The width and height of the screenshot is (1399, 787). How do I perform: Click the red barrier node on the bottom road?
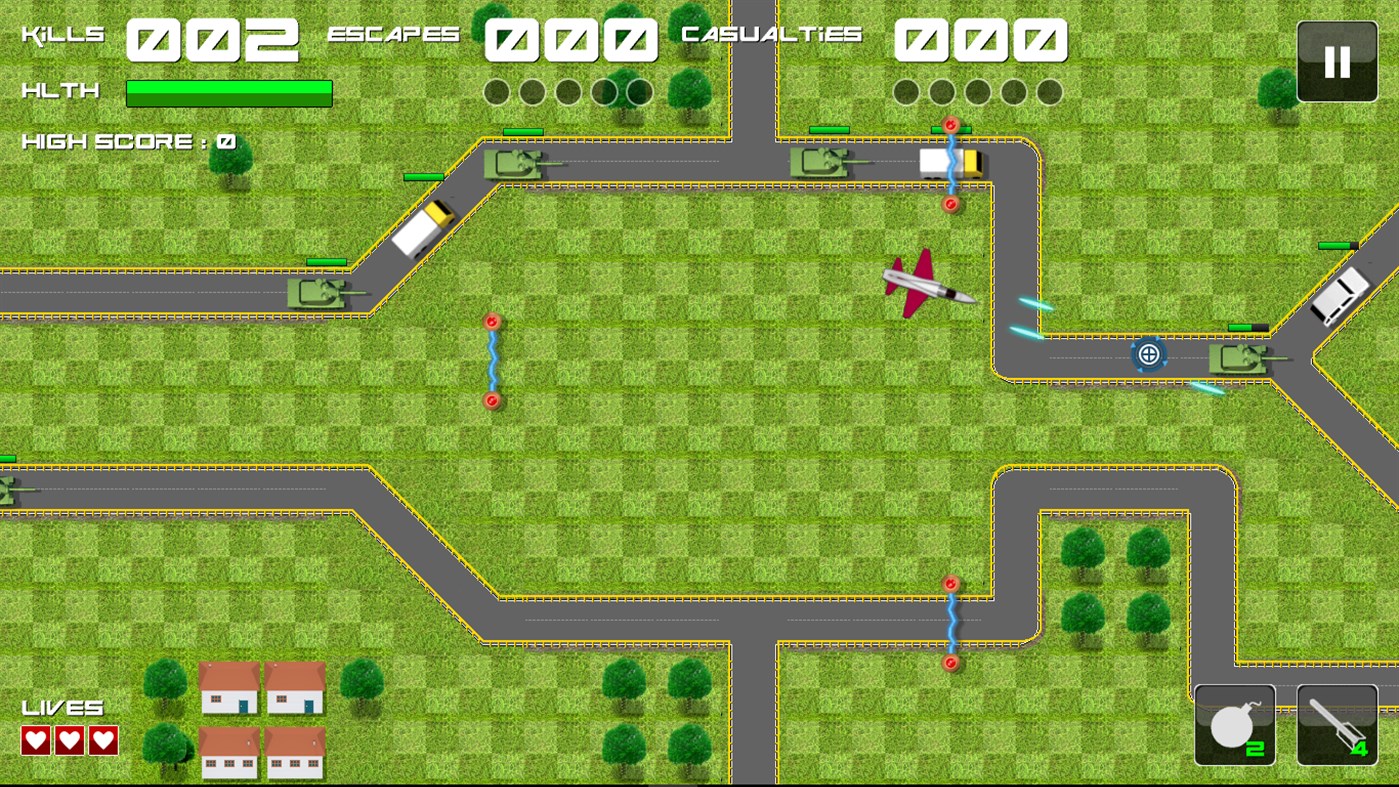pos(951,581)
